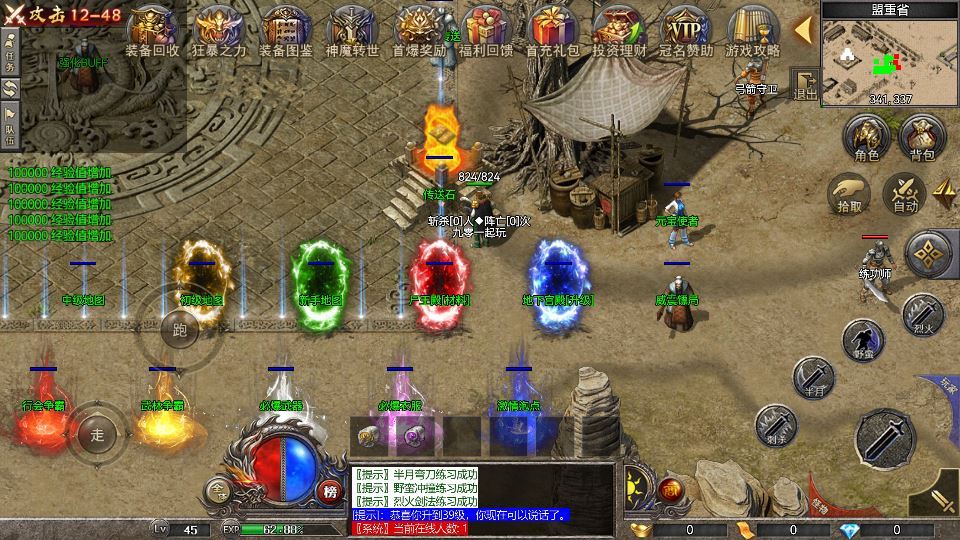The image size is (960, 540).
Task: Open the 盟重省 minimap
Action: (876, 58)
